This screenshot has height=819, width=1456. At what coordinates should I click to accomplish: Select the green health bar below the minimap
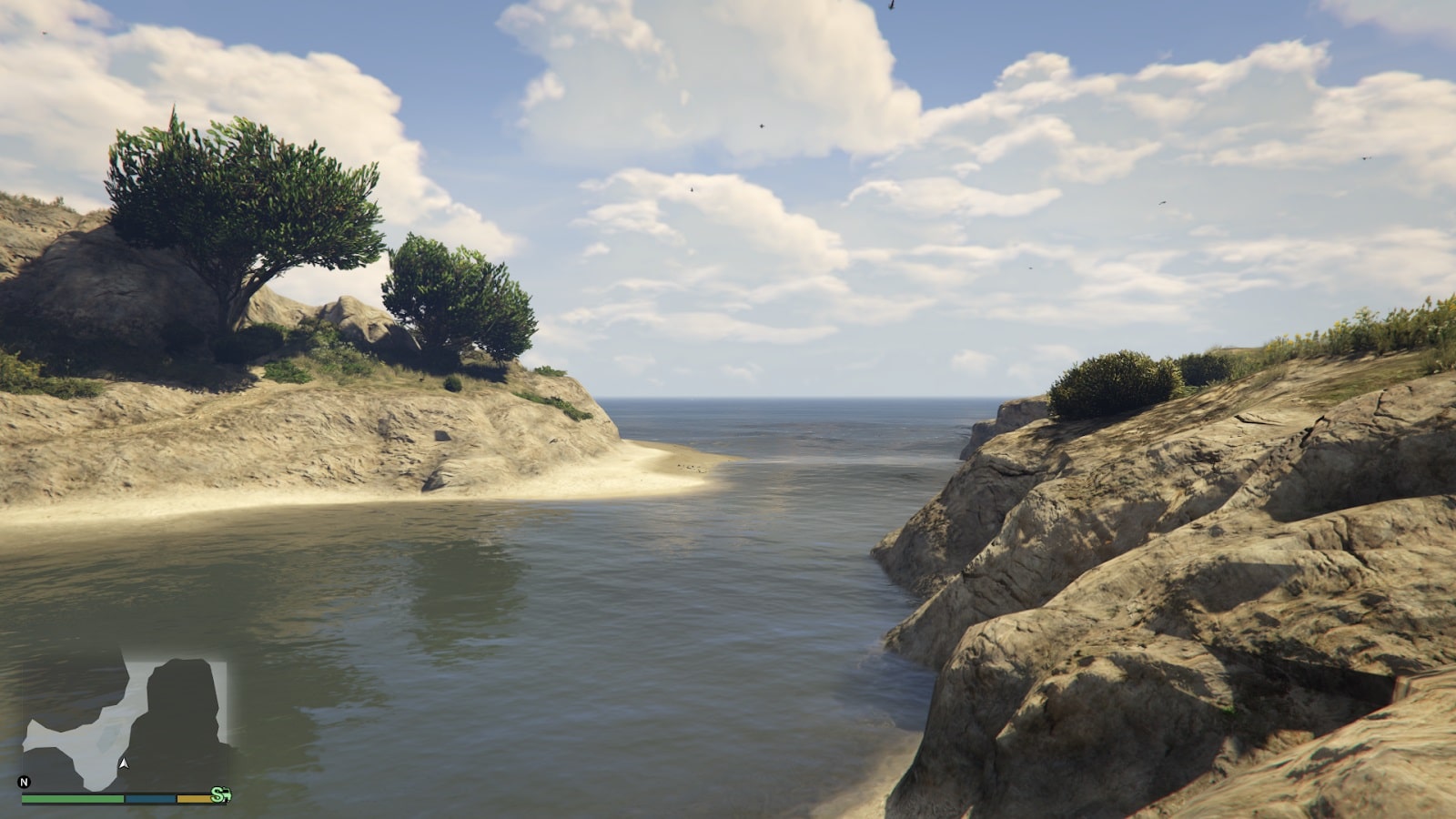pyautogui.click(x=71, y=798)
